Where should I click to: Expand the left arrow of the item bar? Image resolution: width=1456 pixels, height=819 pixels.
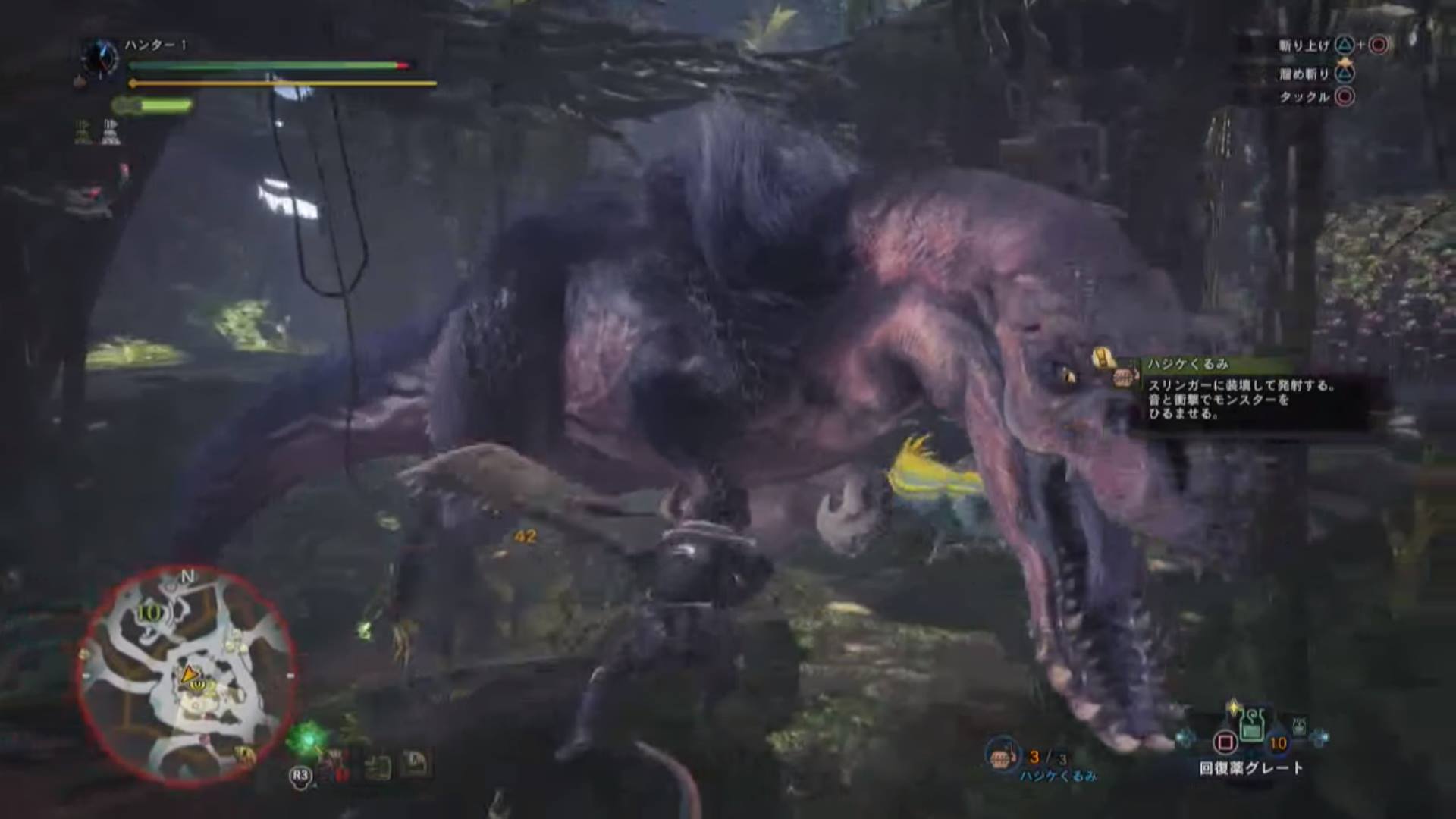point(1183,736)
